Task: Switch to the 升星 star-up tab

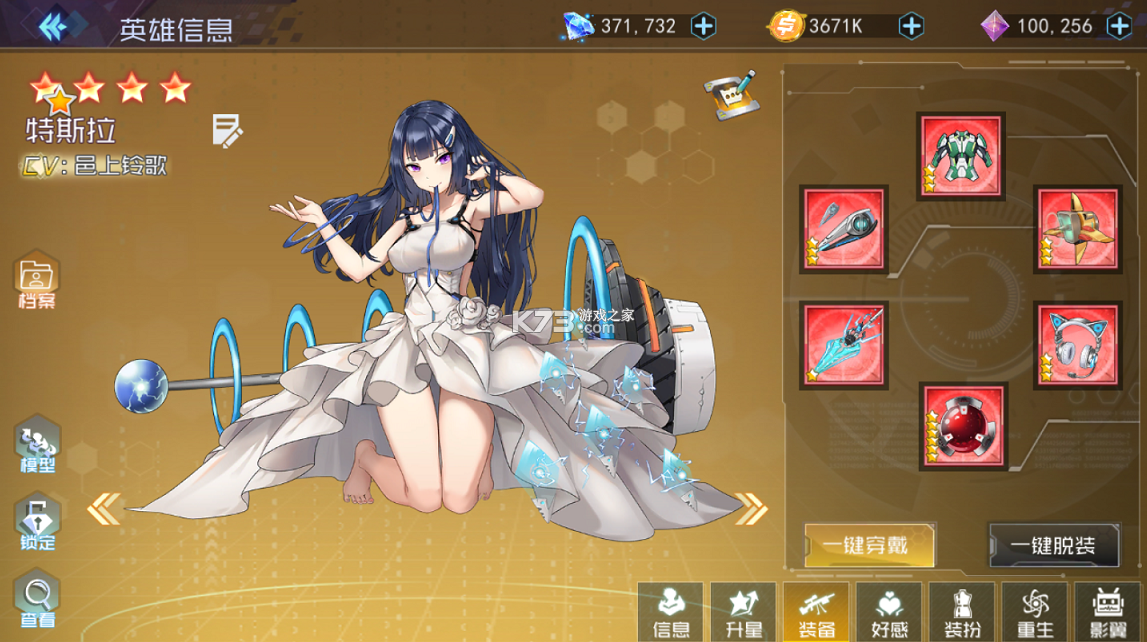Action: pyautogui.click(x=743, y=612)
